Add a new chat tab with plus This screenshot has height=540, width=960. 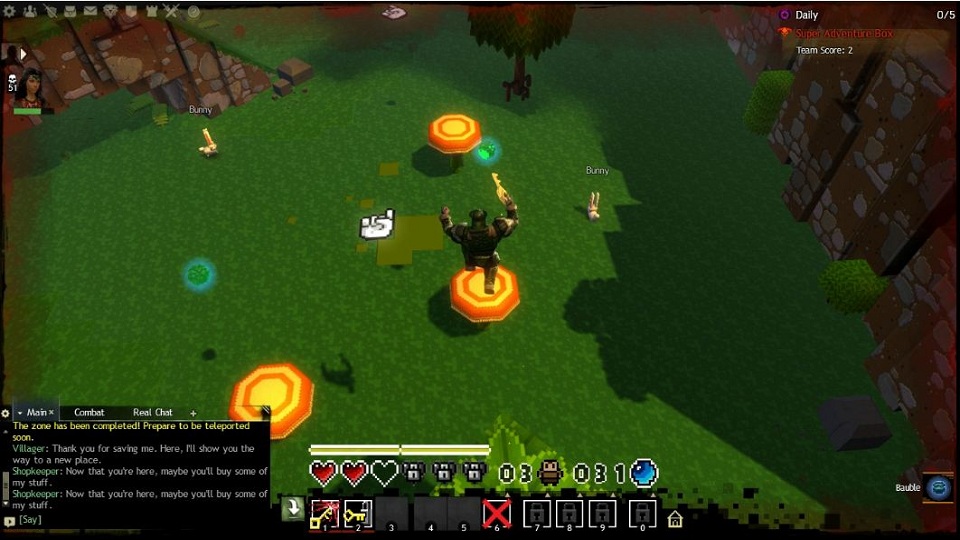tap(193, 413)
